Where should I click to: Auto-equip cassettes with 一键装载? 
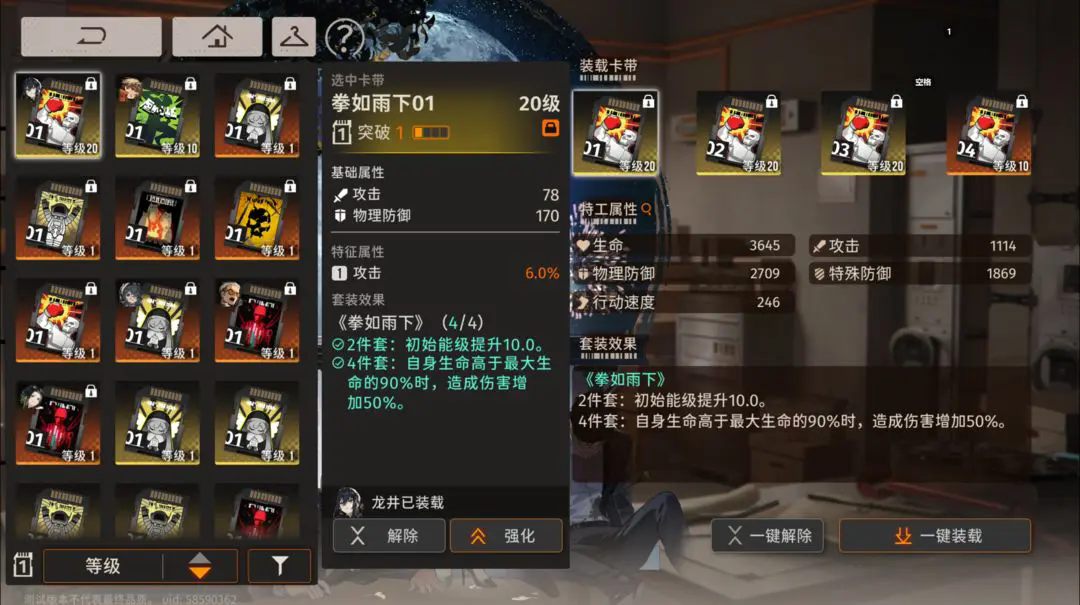[x=934, y=536]
